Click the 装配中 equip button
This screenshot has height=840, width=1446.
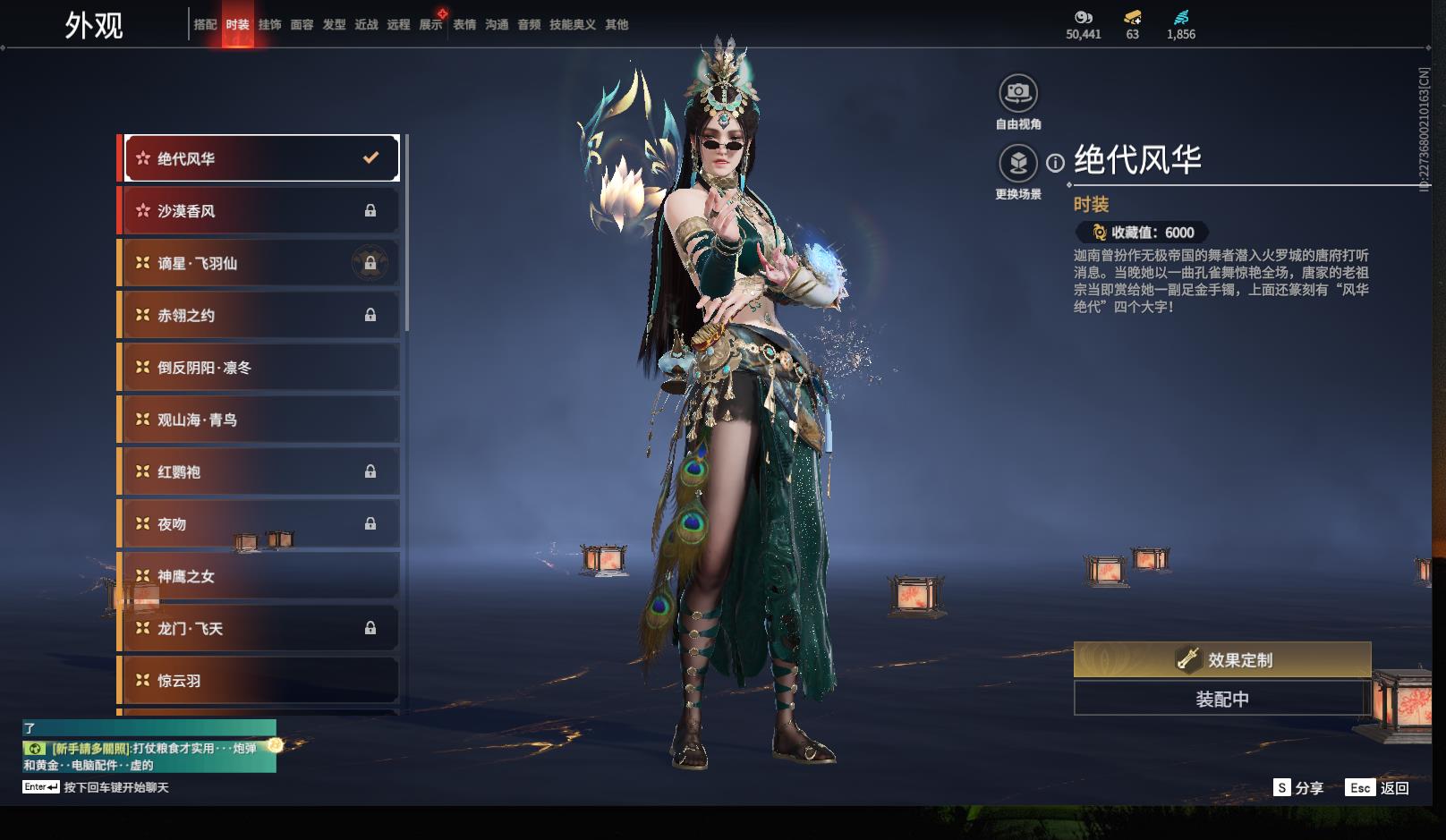click(x=1222, y=699)
